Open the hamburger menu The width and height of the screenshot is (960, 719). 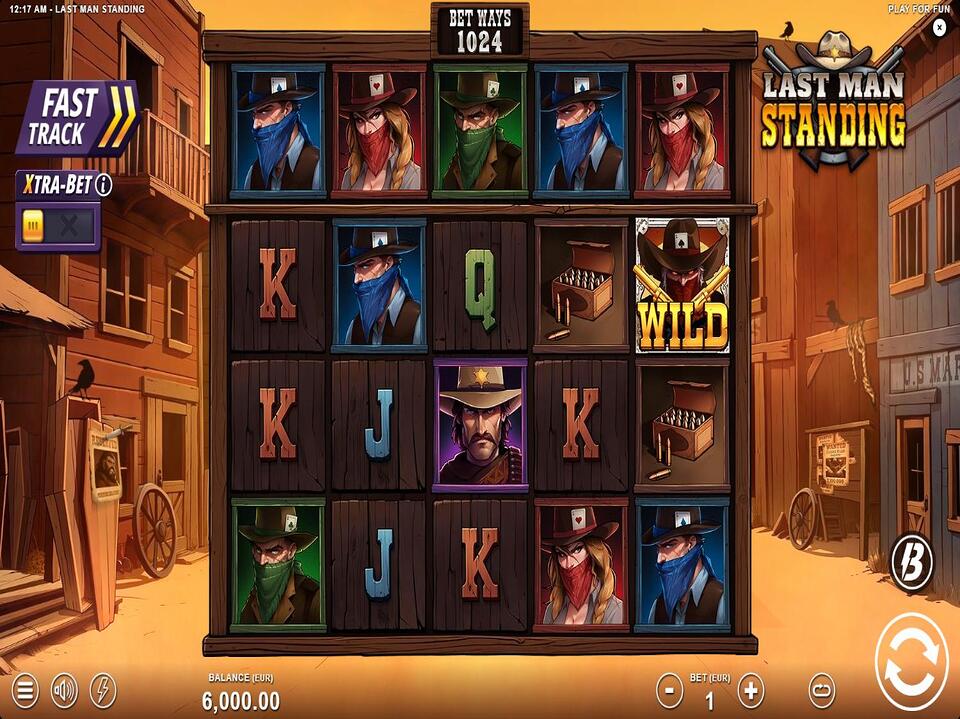pyautogui.click(x=26, y=690)
